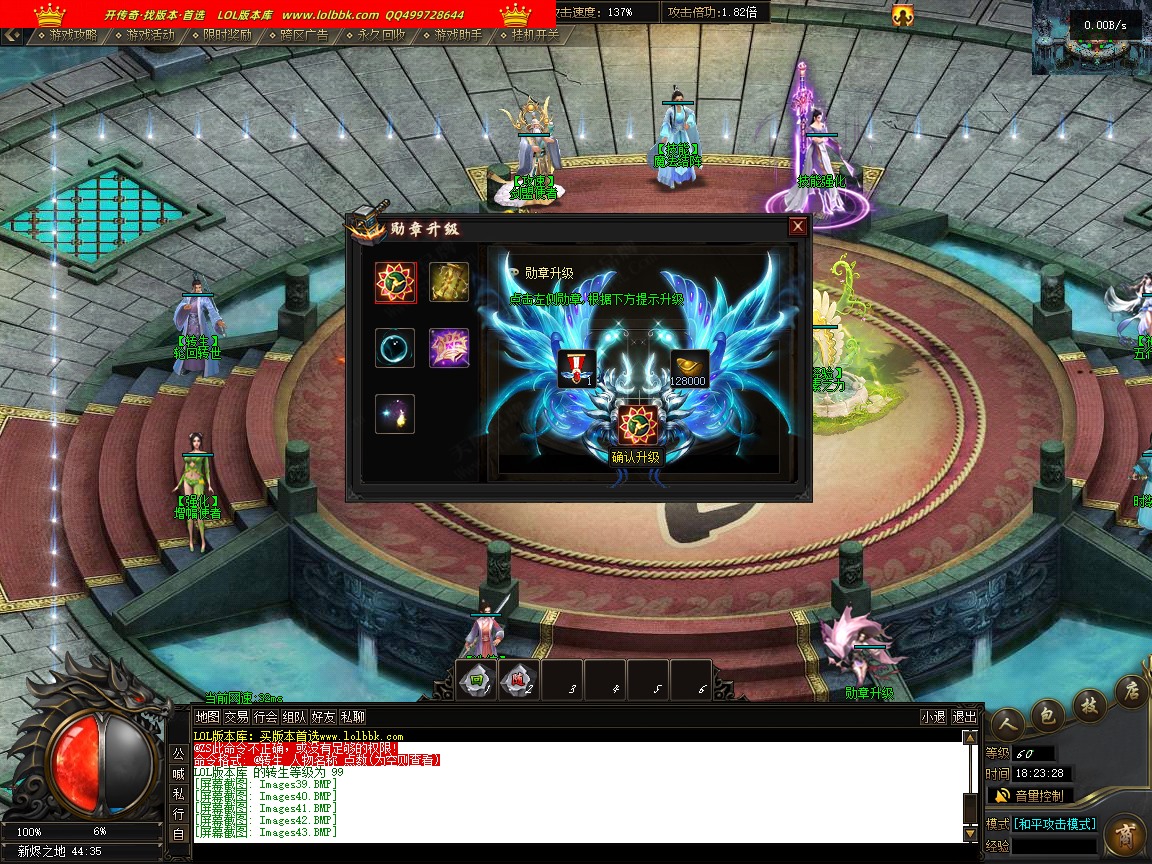
Task: Open the 技 skills round button
Action: point(1090,704)
